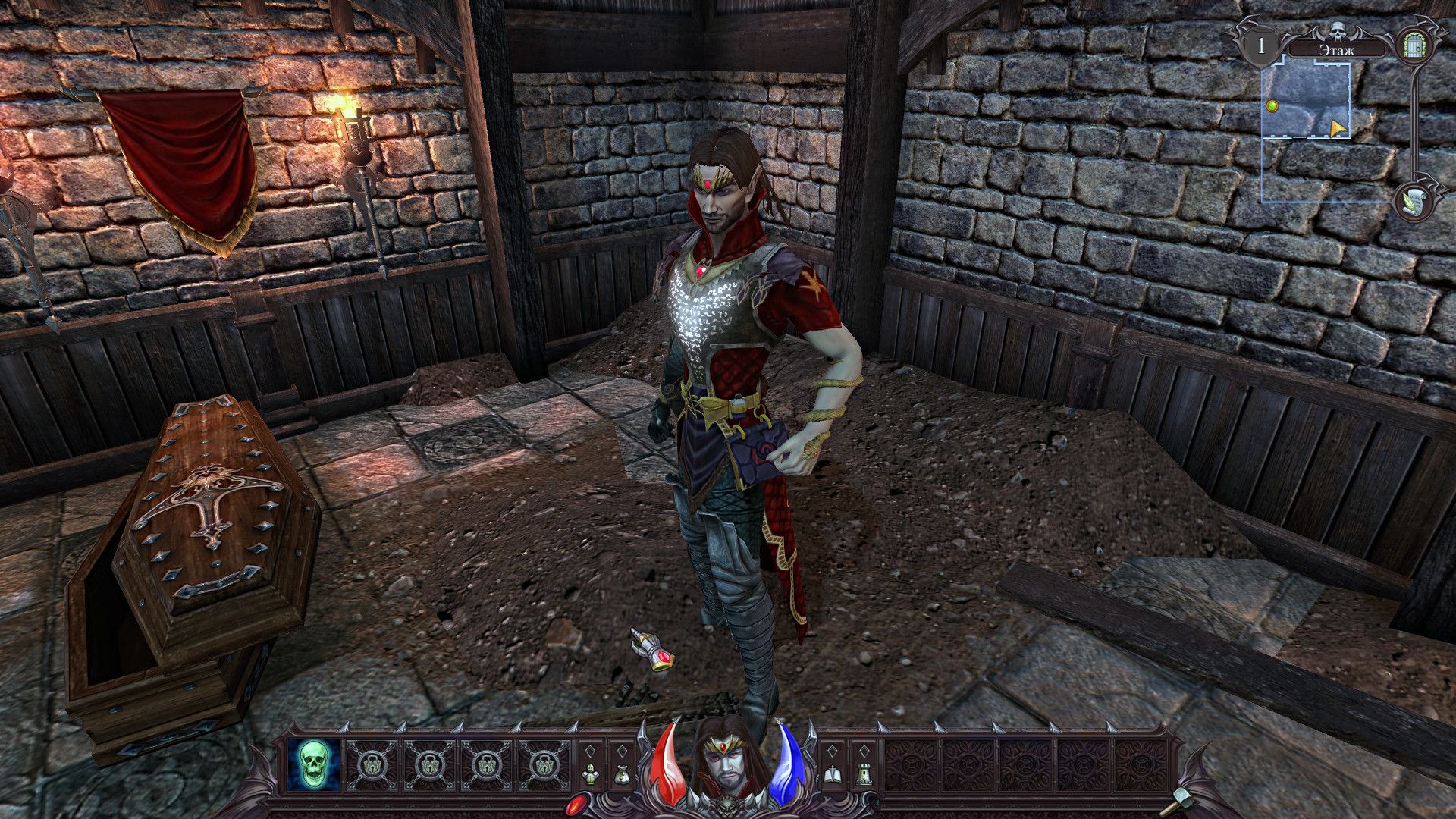Click the red gem button below the hotbar
The height and width of the screenshot is (819, 1456).
579,805
